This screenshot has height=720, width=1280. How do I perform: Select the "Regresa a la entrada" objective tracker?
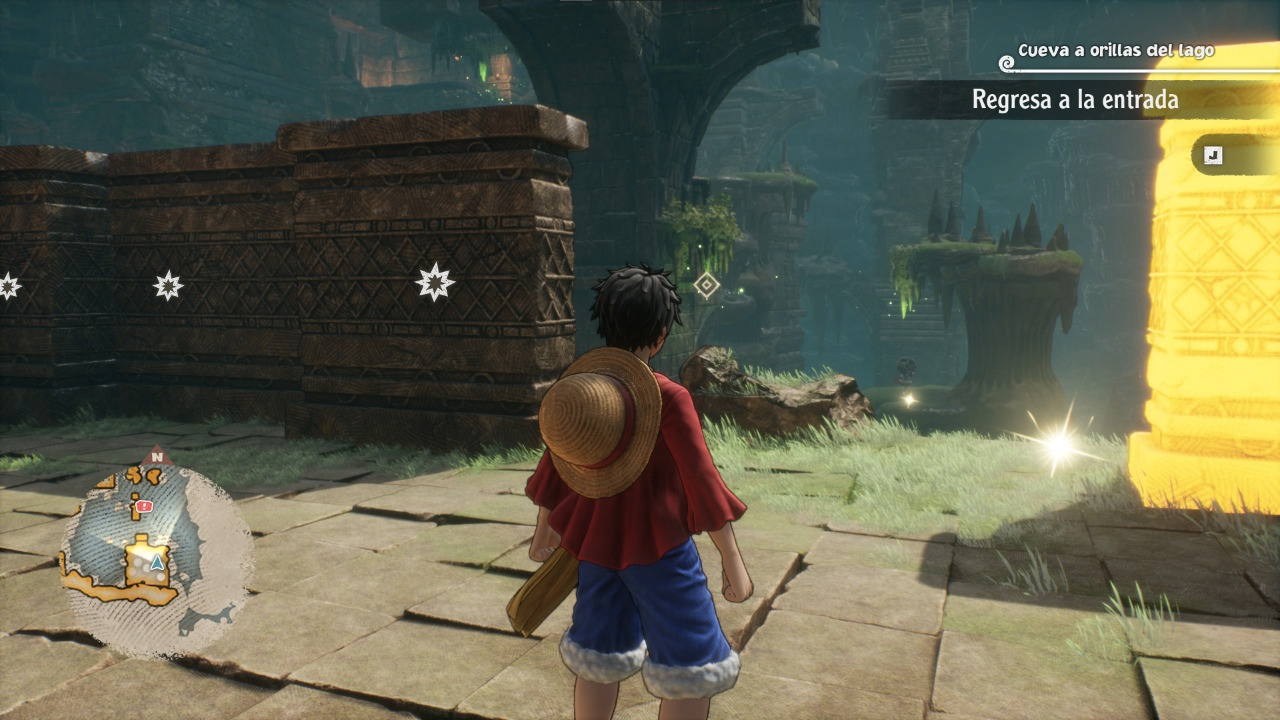[x=1075, y=100]
